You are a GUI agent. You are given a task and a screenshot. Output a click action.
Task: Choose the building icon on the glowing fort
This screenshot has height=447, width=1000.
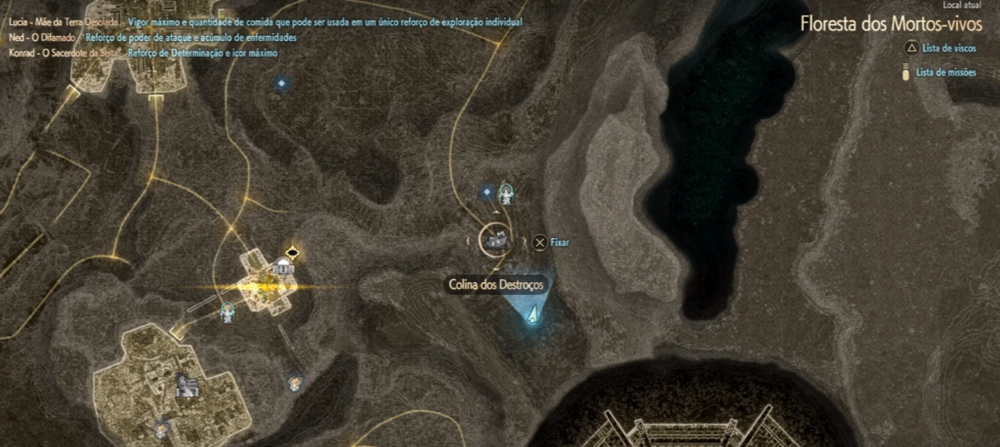(284, 268)
